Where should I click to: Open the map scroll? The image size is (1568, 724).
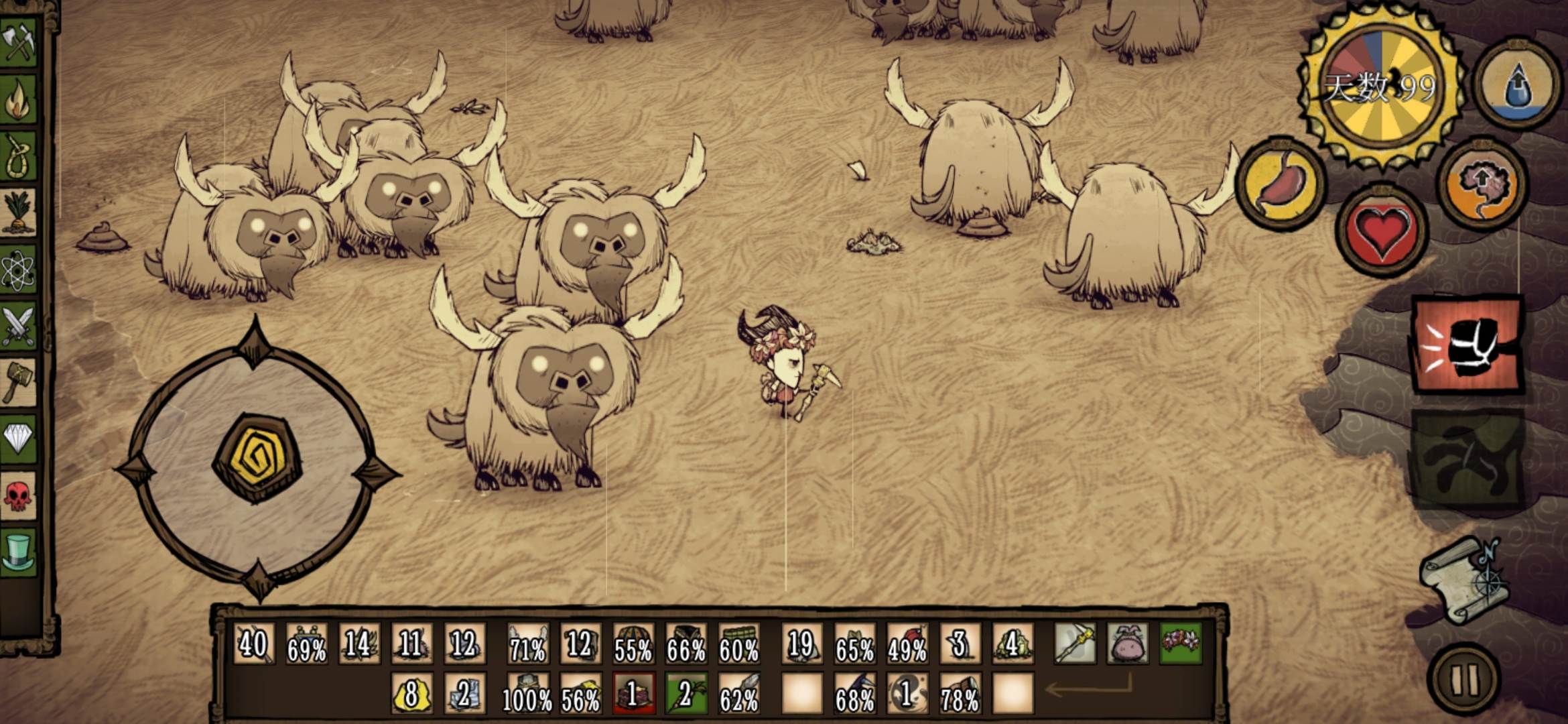[1465, 580]
